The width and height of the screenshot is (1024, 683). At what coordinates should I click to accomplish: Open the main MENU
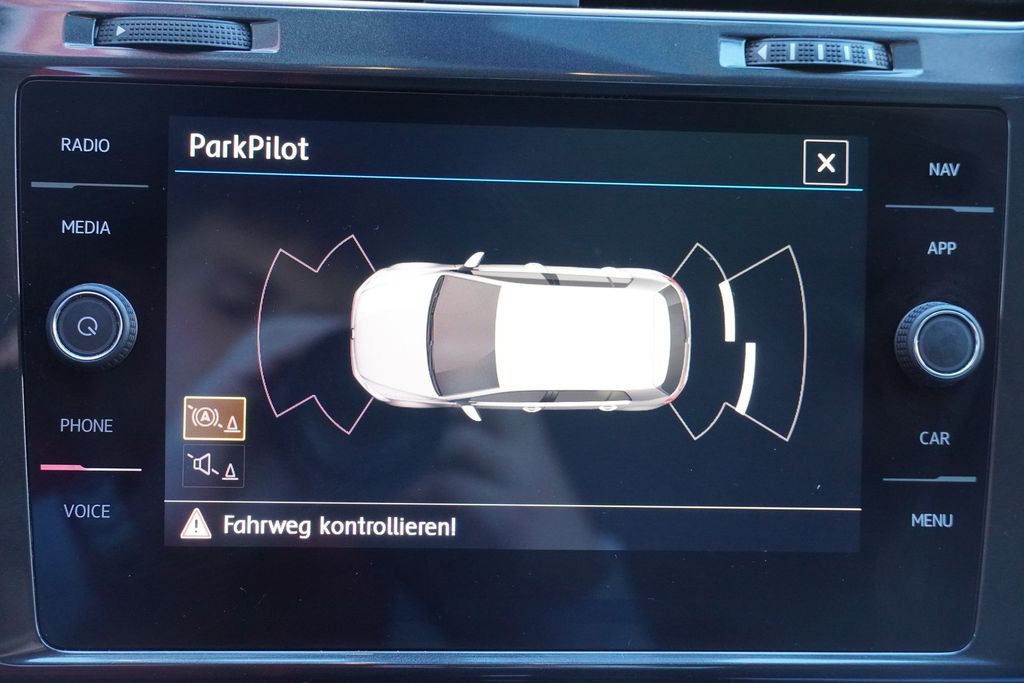pyautogui.click(x=932, y=521)
